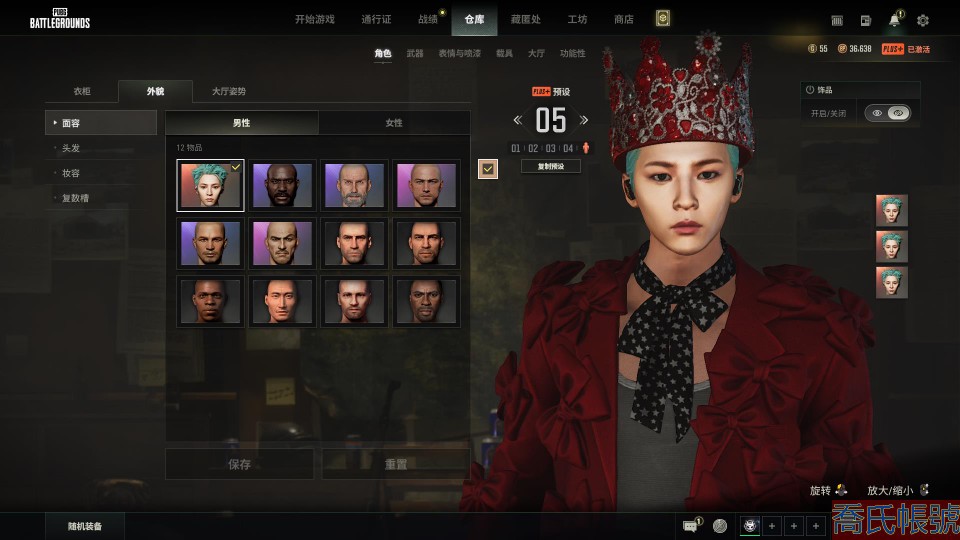Open the 开始游戏 menu

(315, 19)
